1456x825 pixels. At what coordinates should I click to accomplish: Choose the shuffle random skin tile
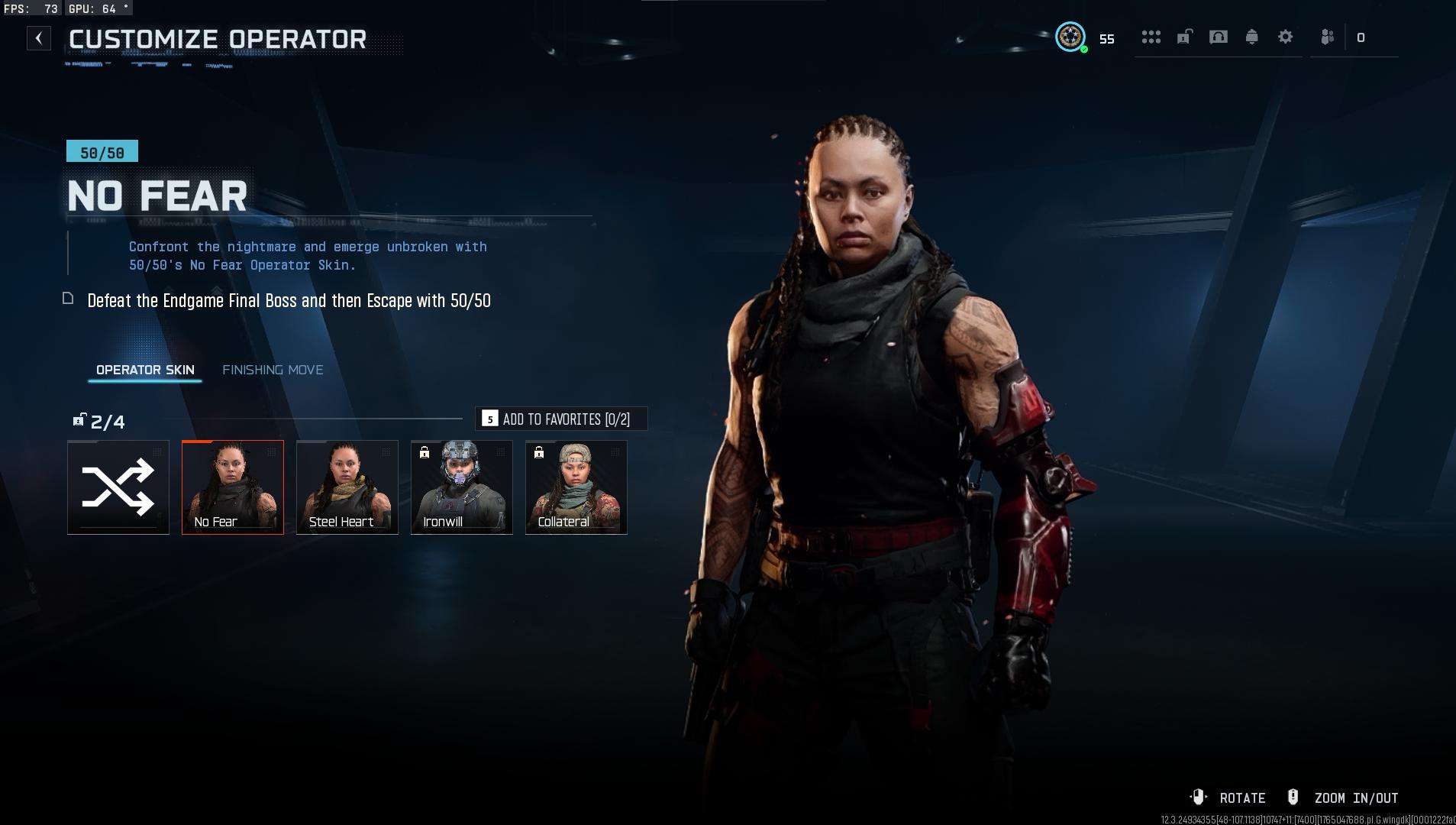118,487
